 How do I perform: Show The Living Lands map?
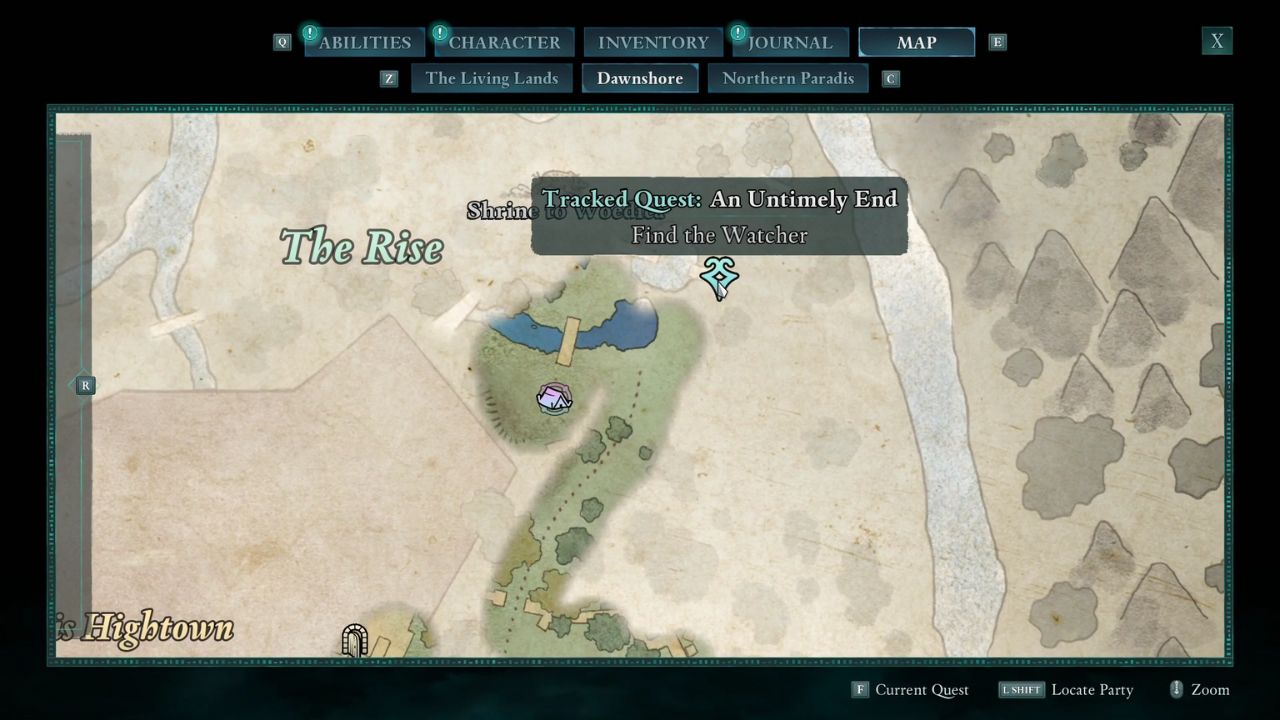(491, 78)
